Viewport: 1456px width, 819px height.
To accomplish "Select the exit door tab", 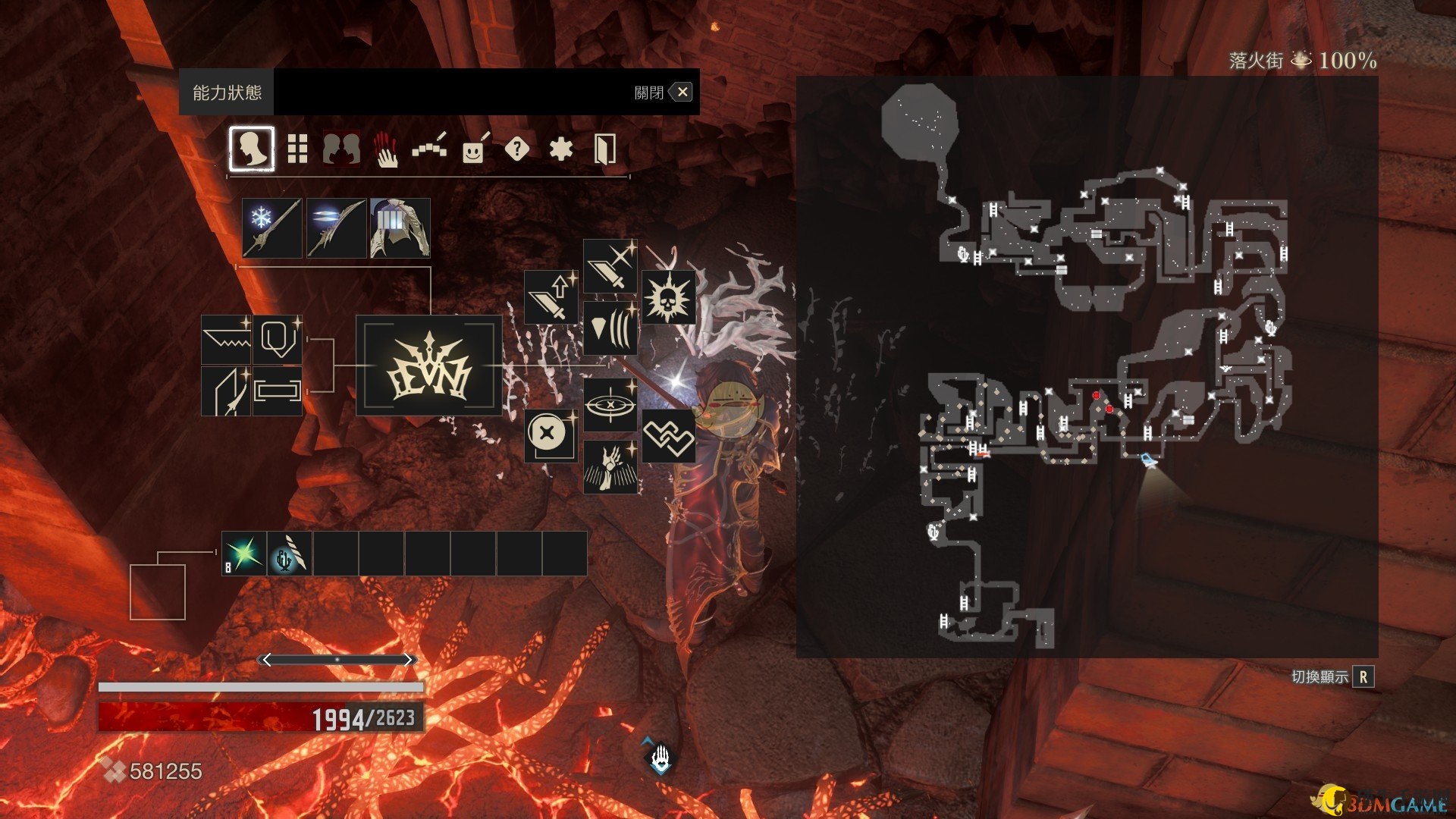I will (x=604, y=149).
